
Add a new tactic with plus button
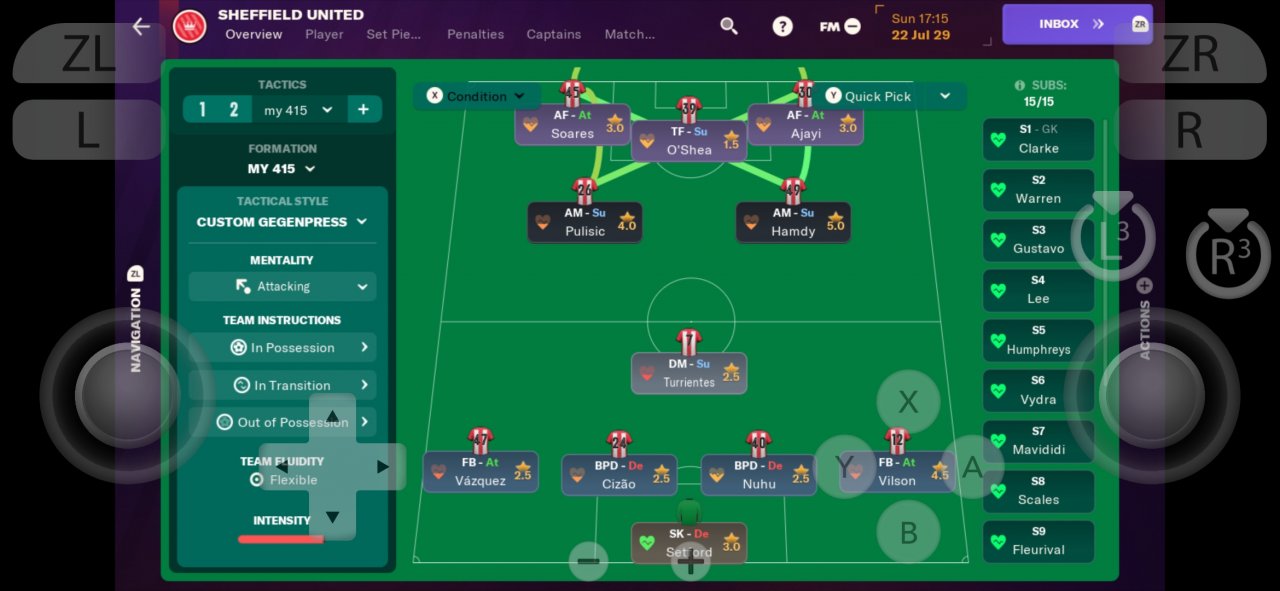coord(363,110)
